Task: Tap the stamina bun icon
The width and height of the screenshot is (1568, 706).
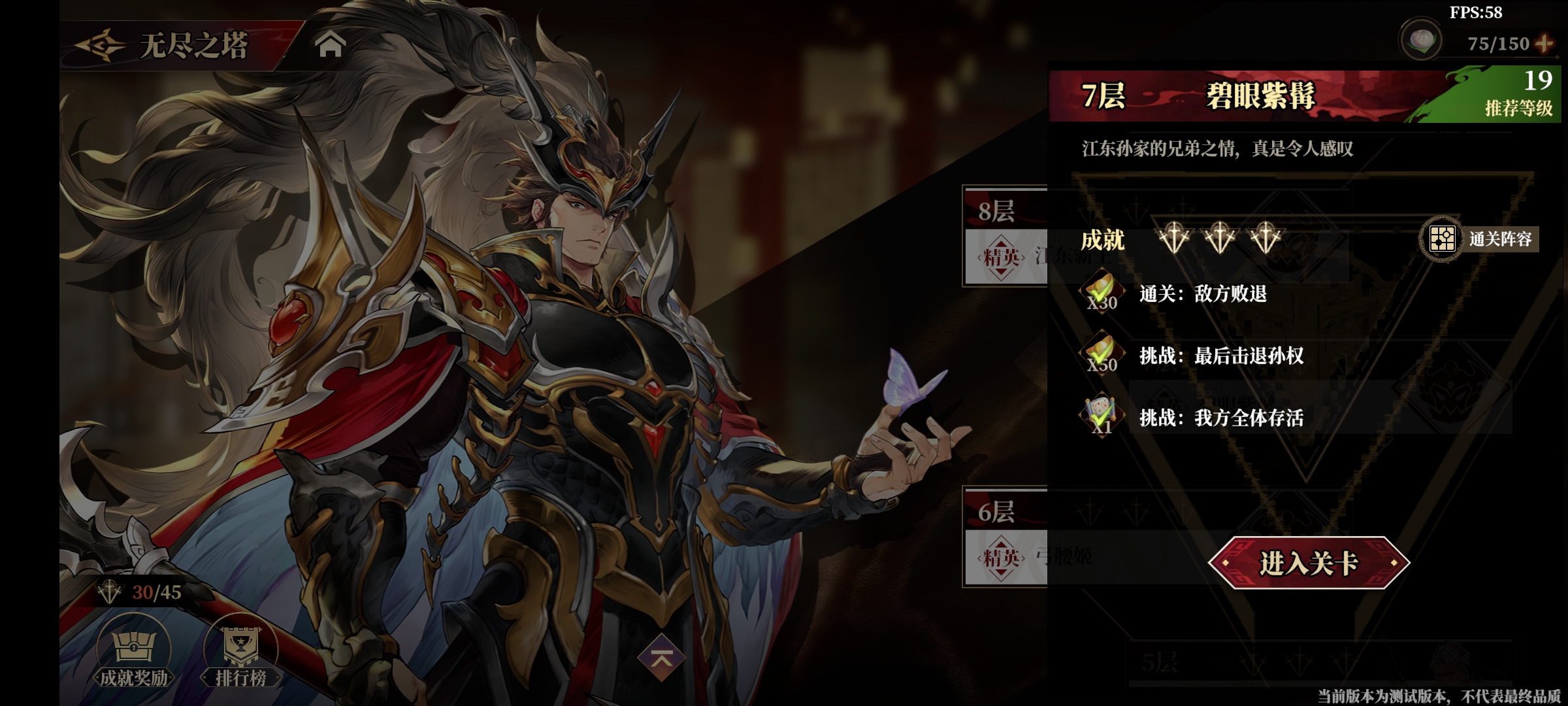Action: tap(1422, 41)
